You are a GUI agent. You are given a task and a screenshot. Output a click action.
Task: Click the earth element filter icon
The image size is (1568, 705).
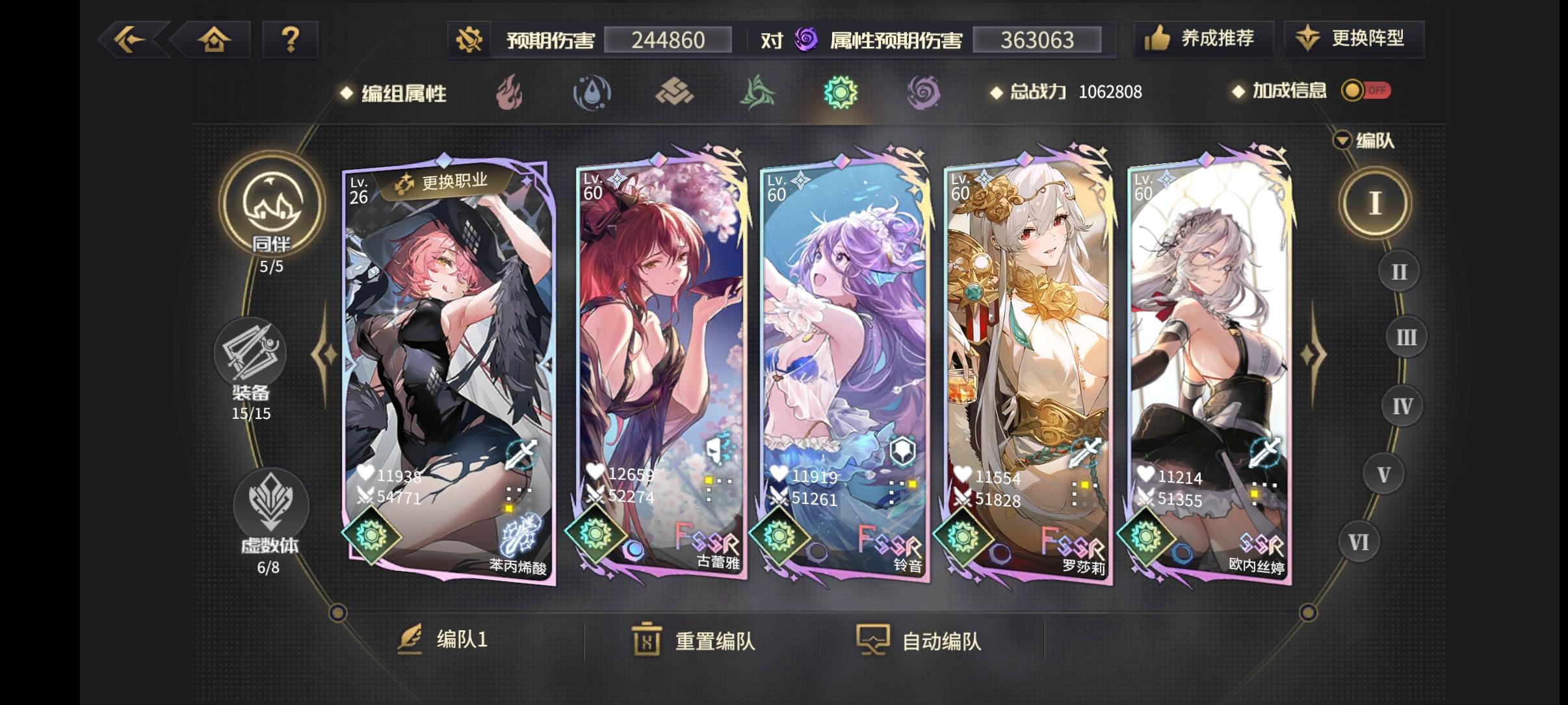point(676,94)
